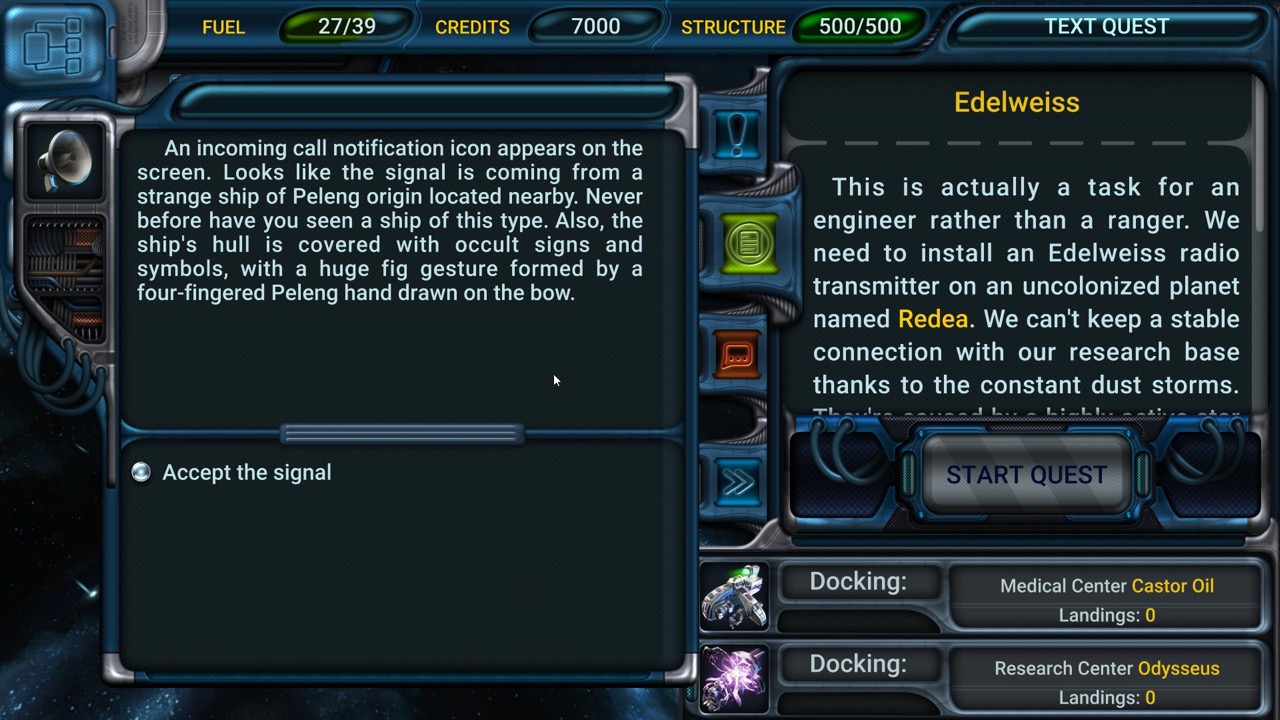Click the divider handle above Accept the signal
Image resolution: width=1280 pixels, height=720 pixels.
pos(402,432)
